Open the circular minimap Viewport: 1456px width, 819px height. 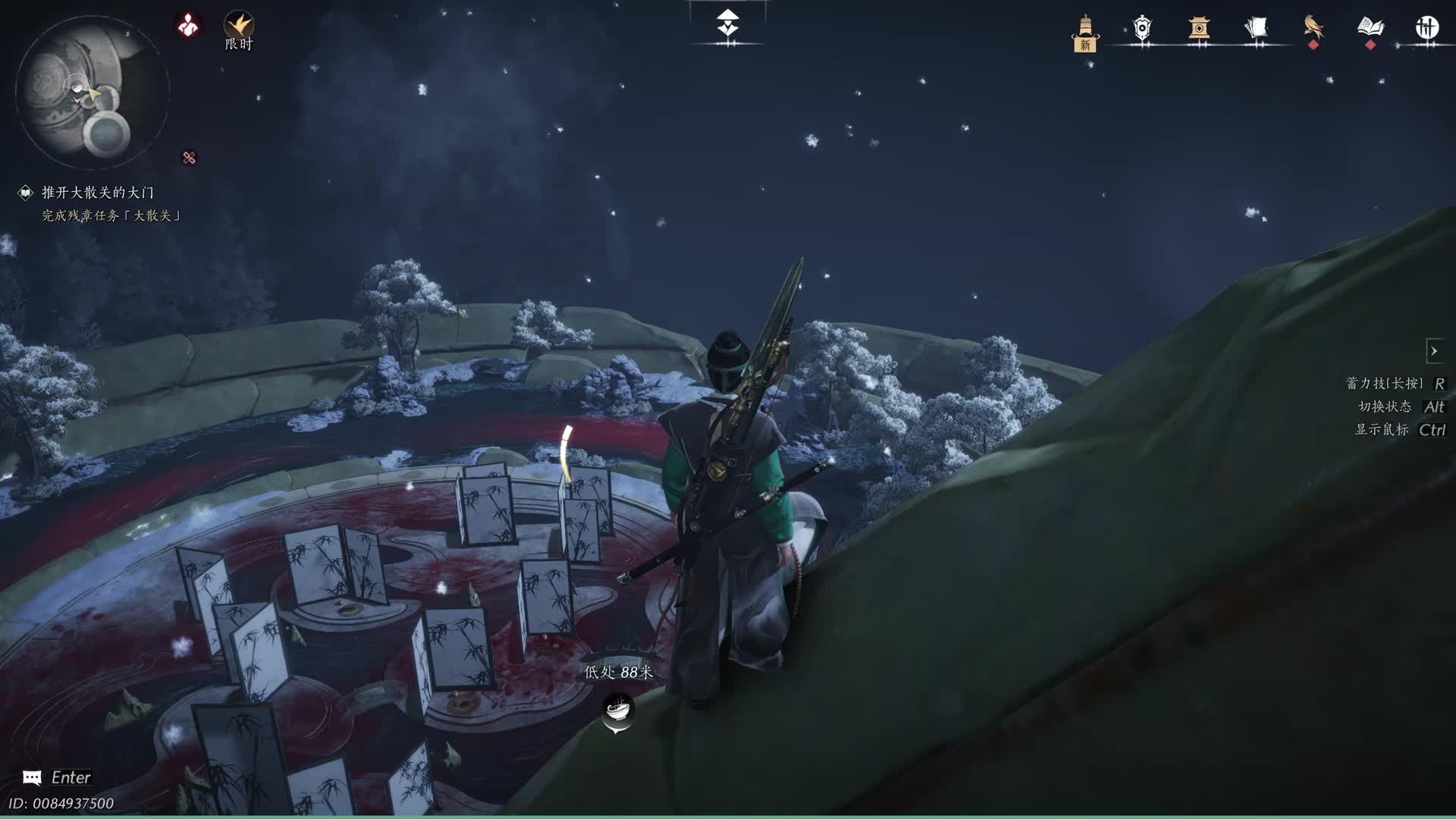(x=91, y=93)
